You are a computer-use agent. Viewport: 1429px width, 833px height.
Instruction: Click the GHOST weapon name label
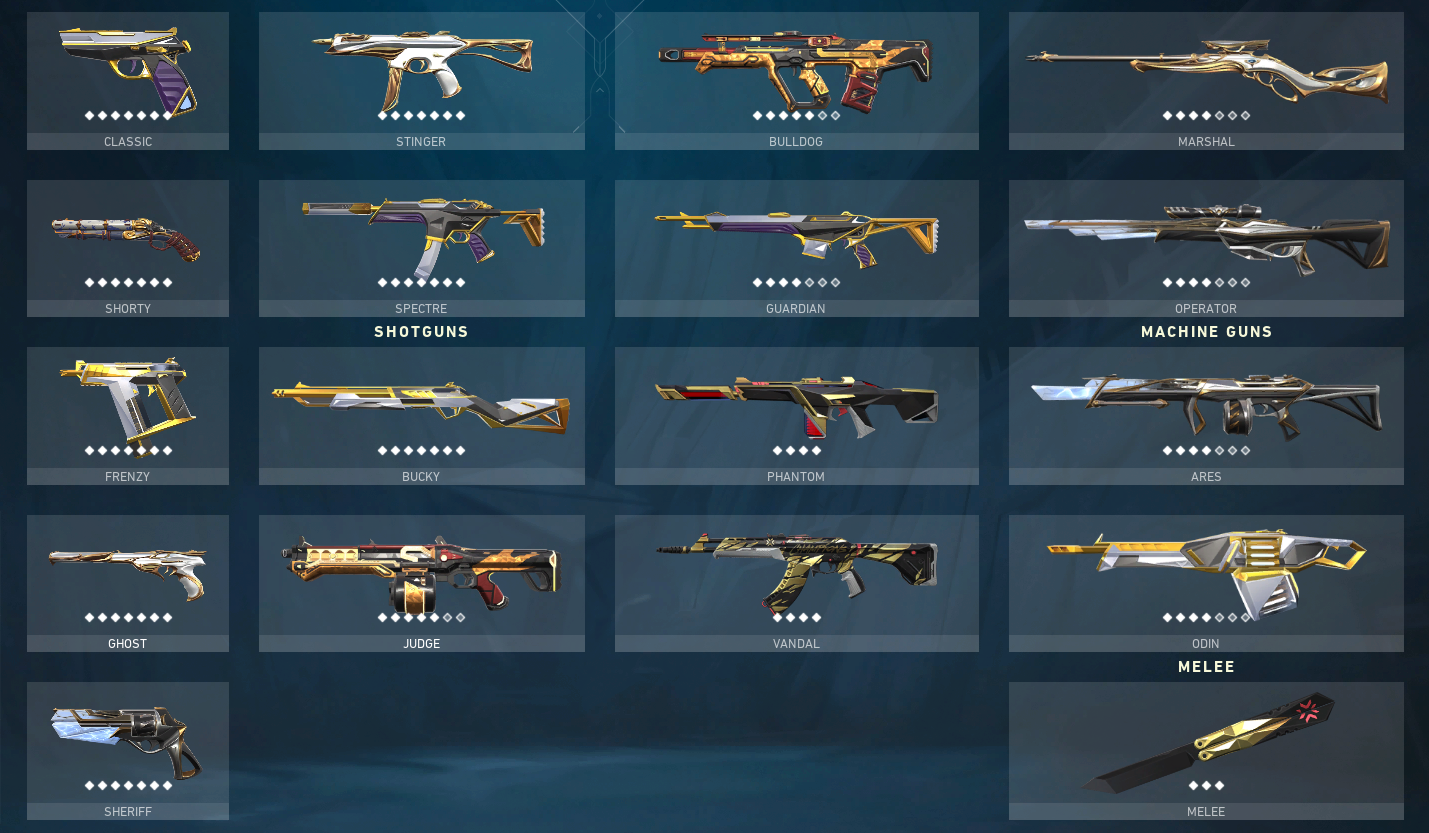pos(127,643)
